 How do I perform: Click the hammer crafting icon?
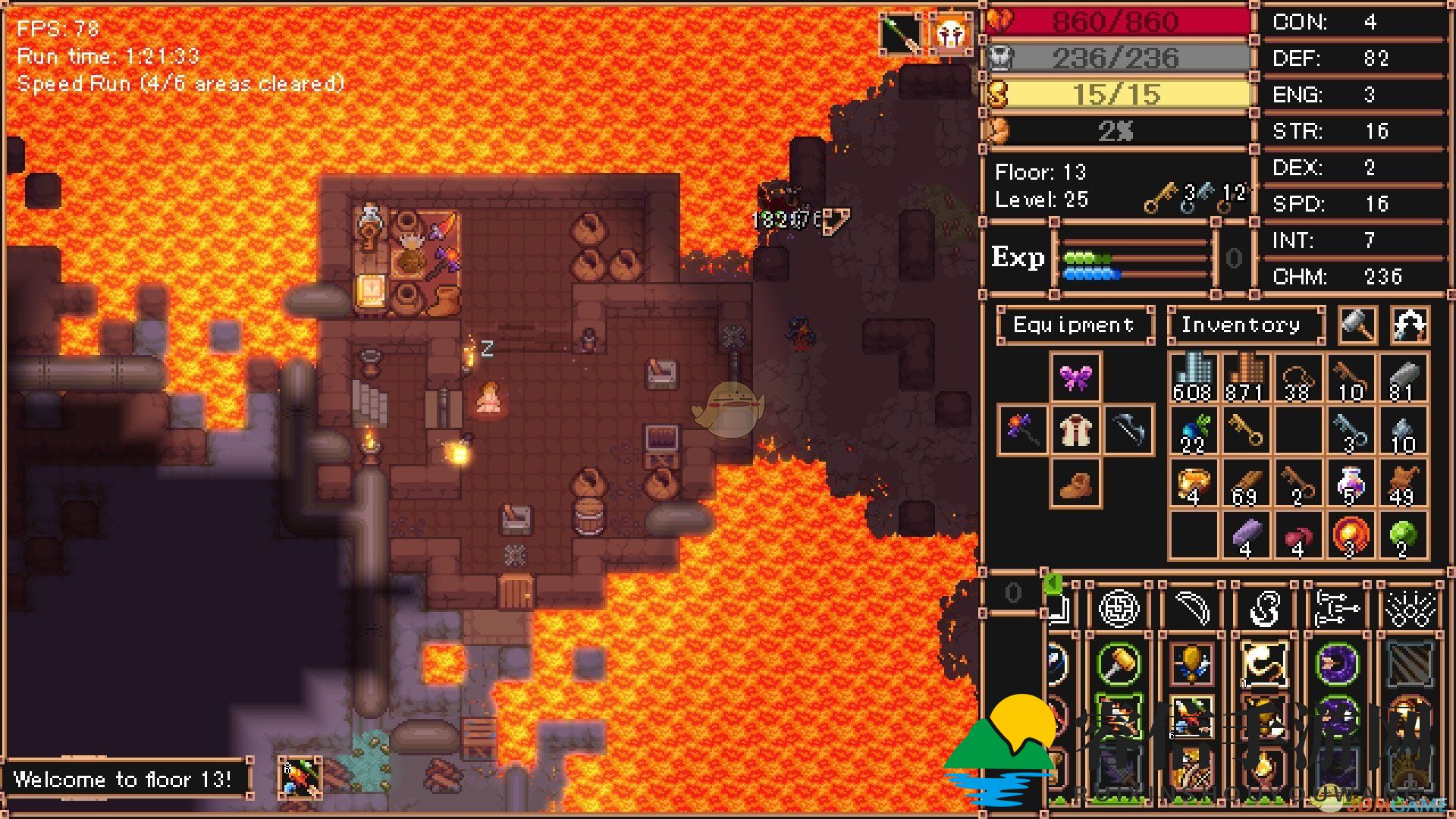pyautogui.click(x=1357, y=325)
